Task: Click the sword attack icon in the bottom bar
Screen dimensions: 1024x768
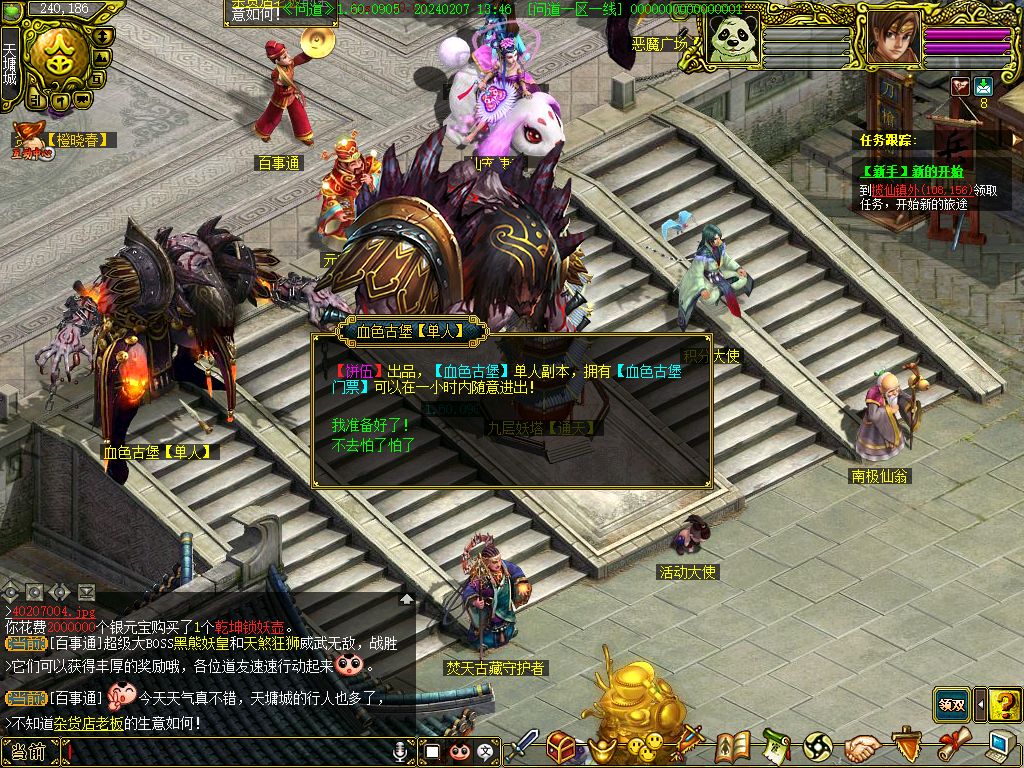Action: pyautogui.click(x=522, y=747)
